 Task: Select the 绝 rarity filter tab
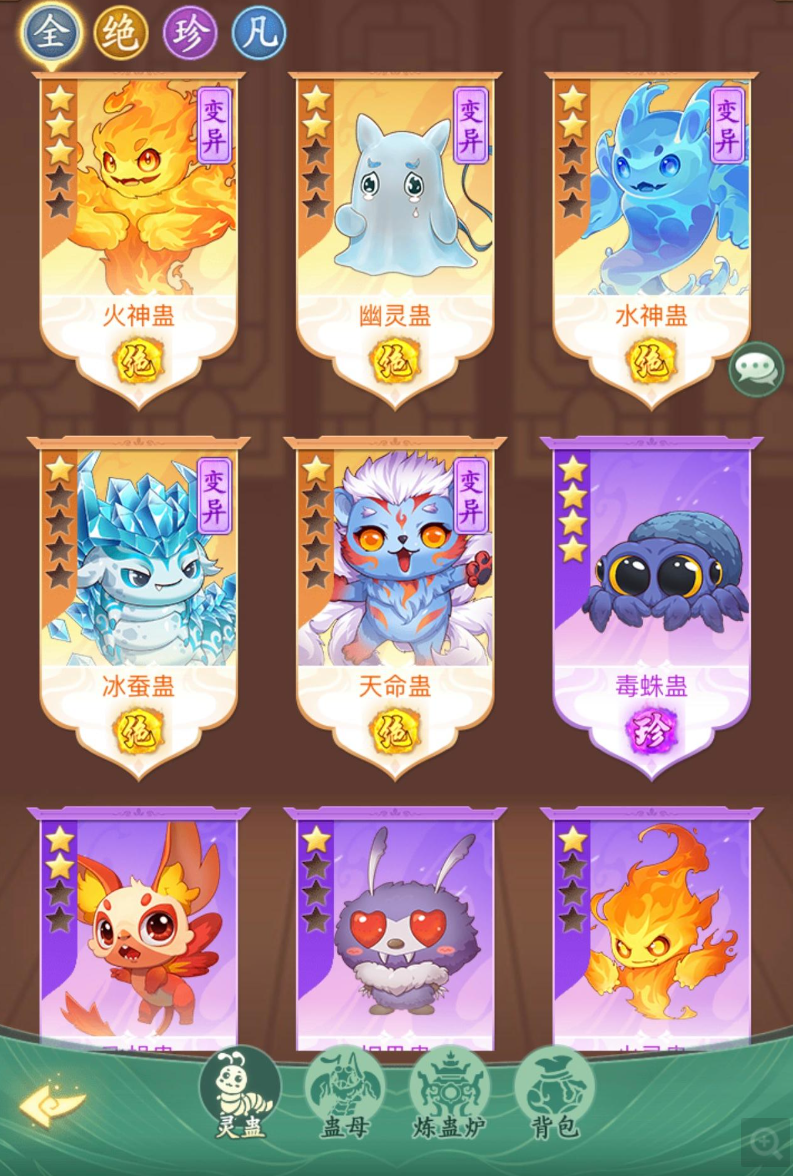(x=121, y=34)
